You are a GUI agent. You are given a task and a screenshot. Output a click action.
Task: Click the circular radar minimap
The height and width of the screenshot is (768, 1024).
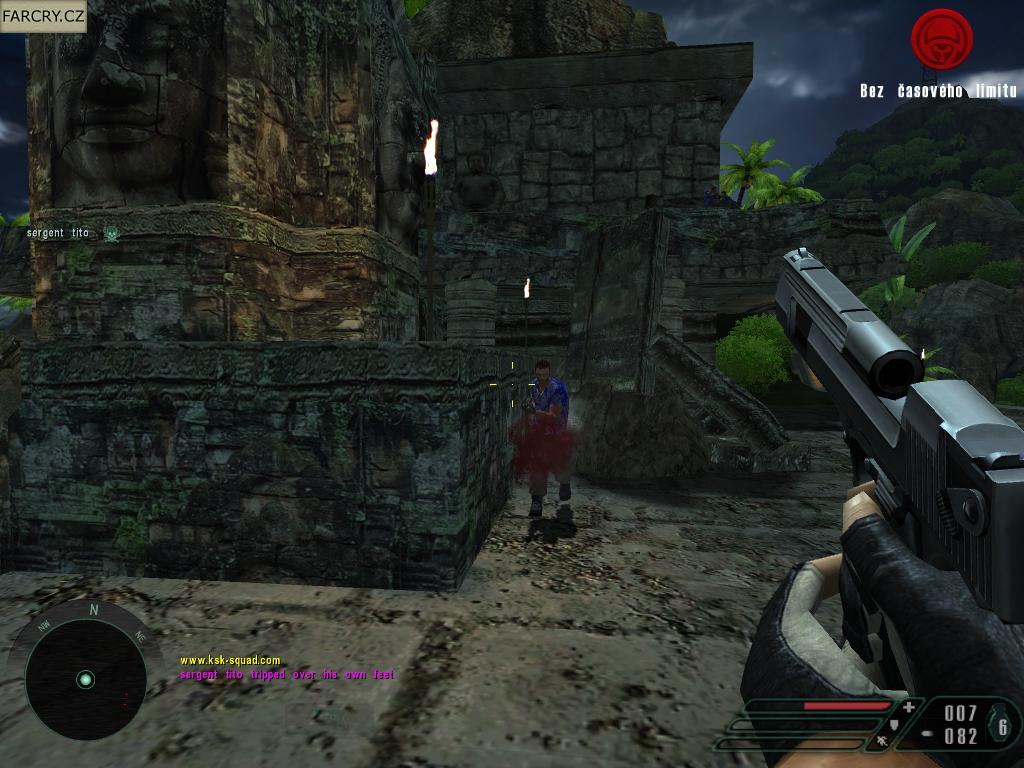coord(85,679)
